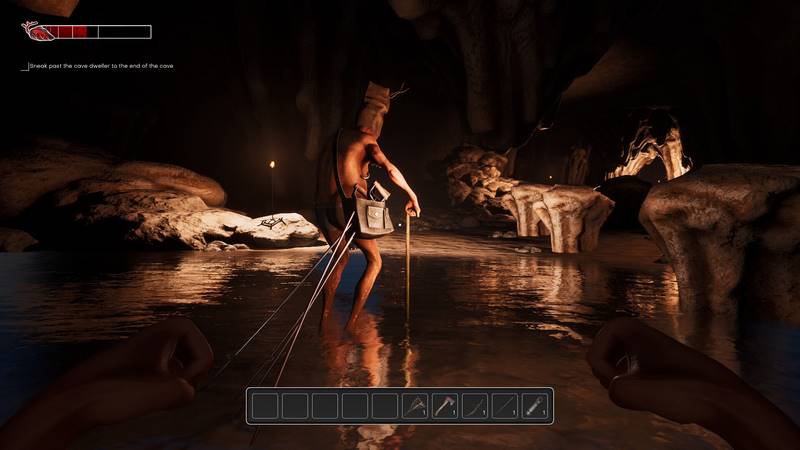Select the torch in the last hotbar slot
This screenshot has height=450, width=800.
(x=535, y=406)
